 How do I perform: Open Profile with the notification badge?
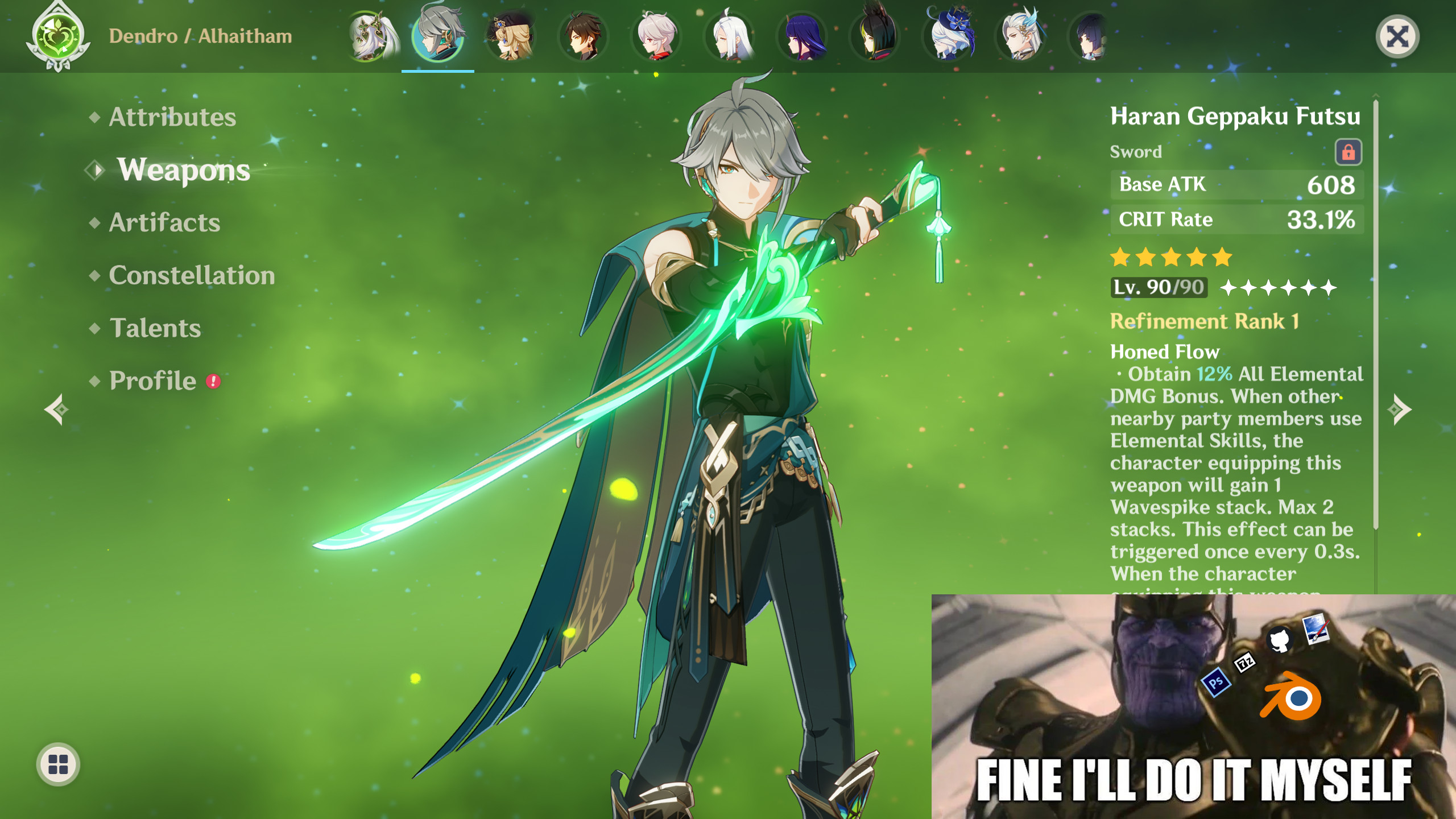pyautogui.click(x=152, y=380)
